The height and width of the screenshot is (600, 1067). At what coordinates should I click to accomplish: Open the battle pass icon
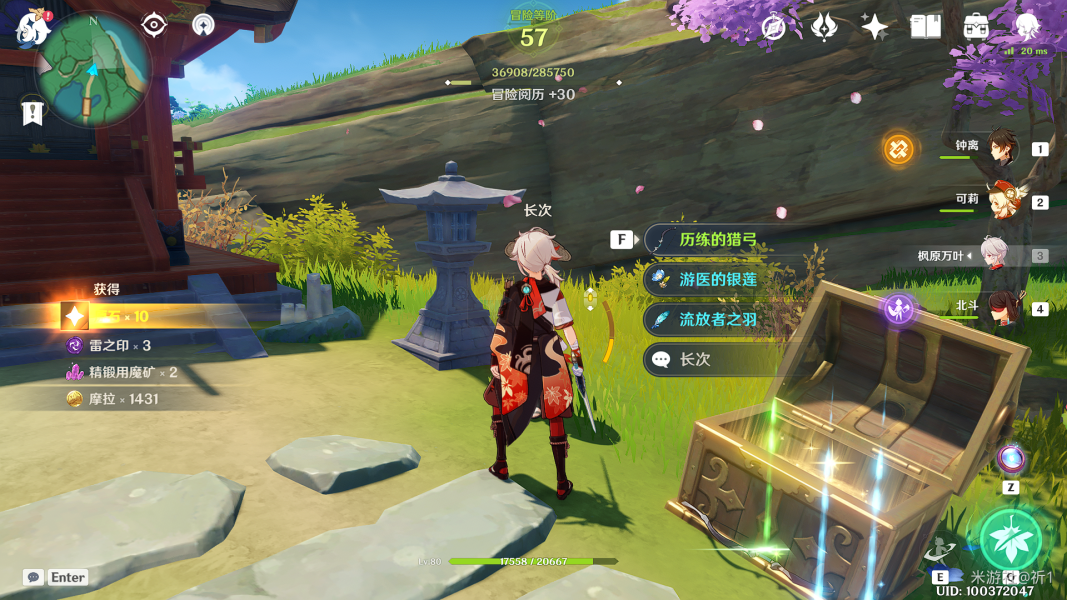pos(824,27)
